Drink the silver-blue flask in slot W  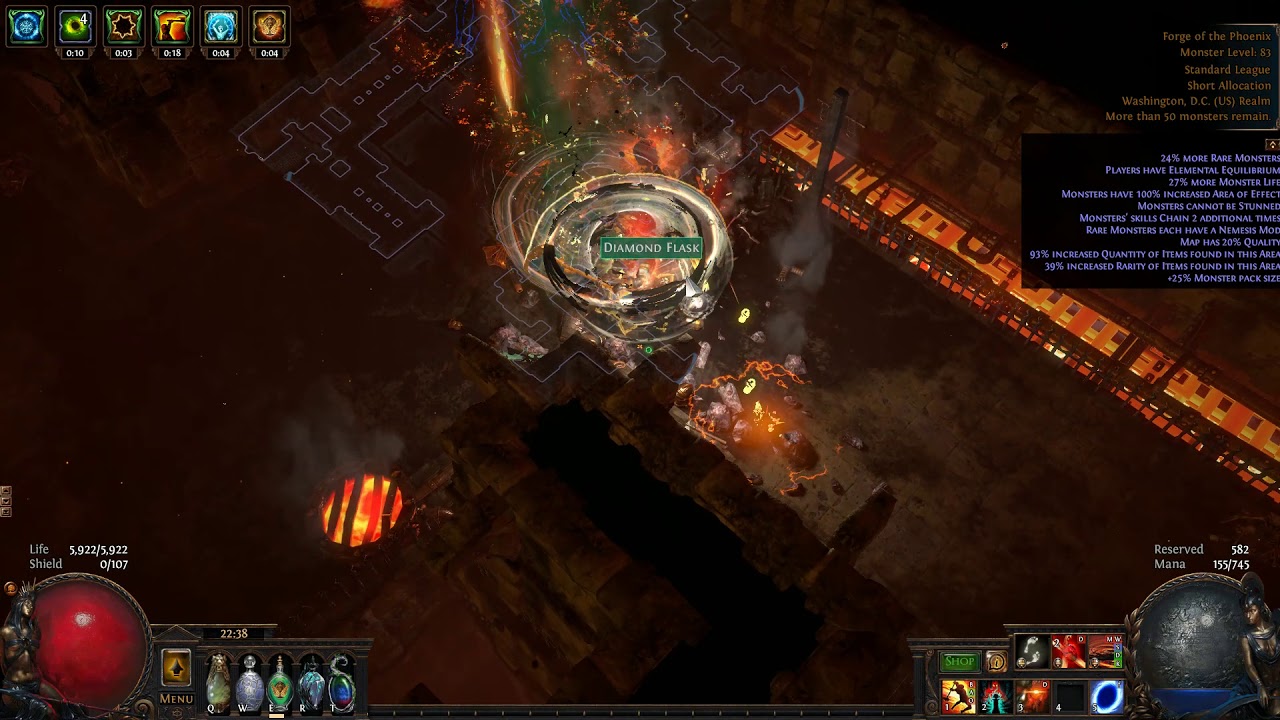(x=249, y=682)
